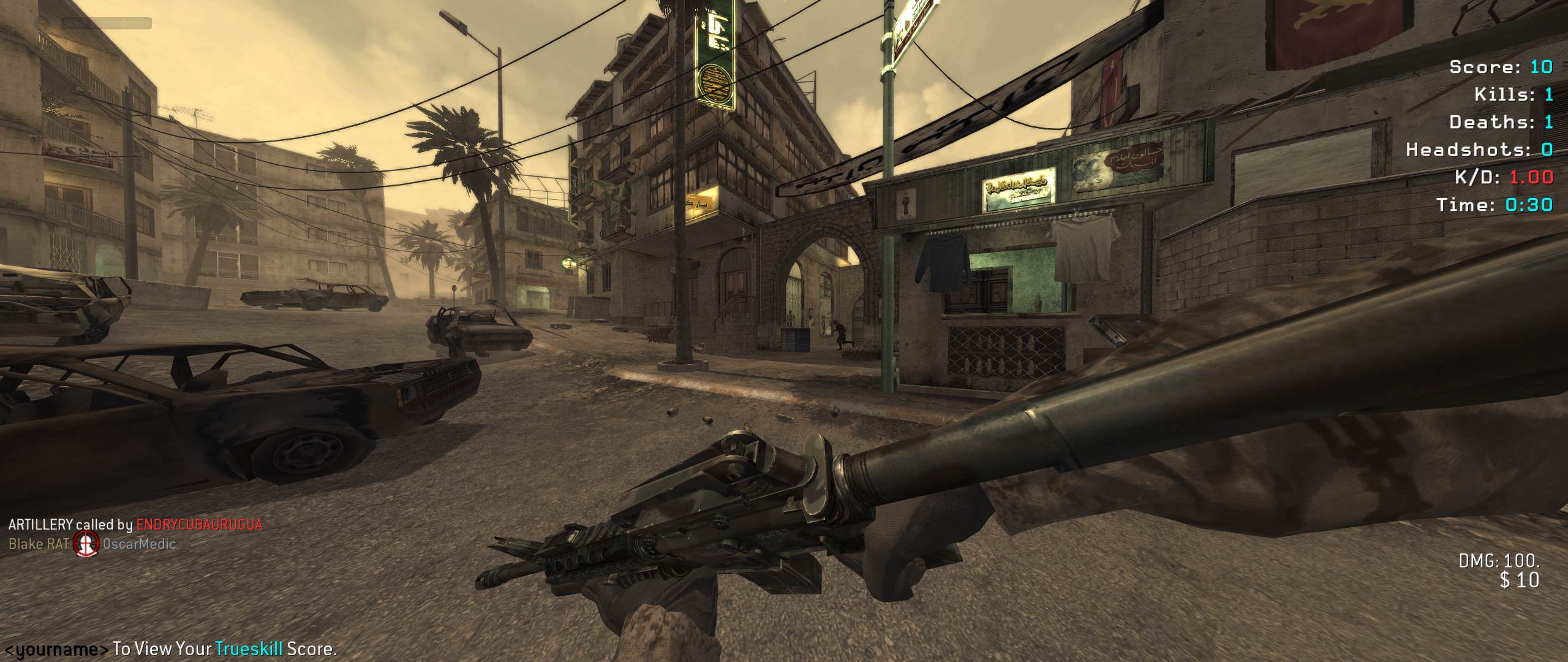Select player name ENDRYCUBAURUGUA in the artillery notice
This screenshot has height=662, width=1568.
[199, 525]
